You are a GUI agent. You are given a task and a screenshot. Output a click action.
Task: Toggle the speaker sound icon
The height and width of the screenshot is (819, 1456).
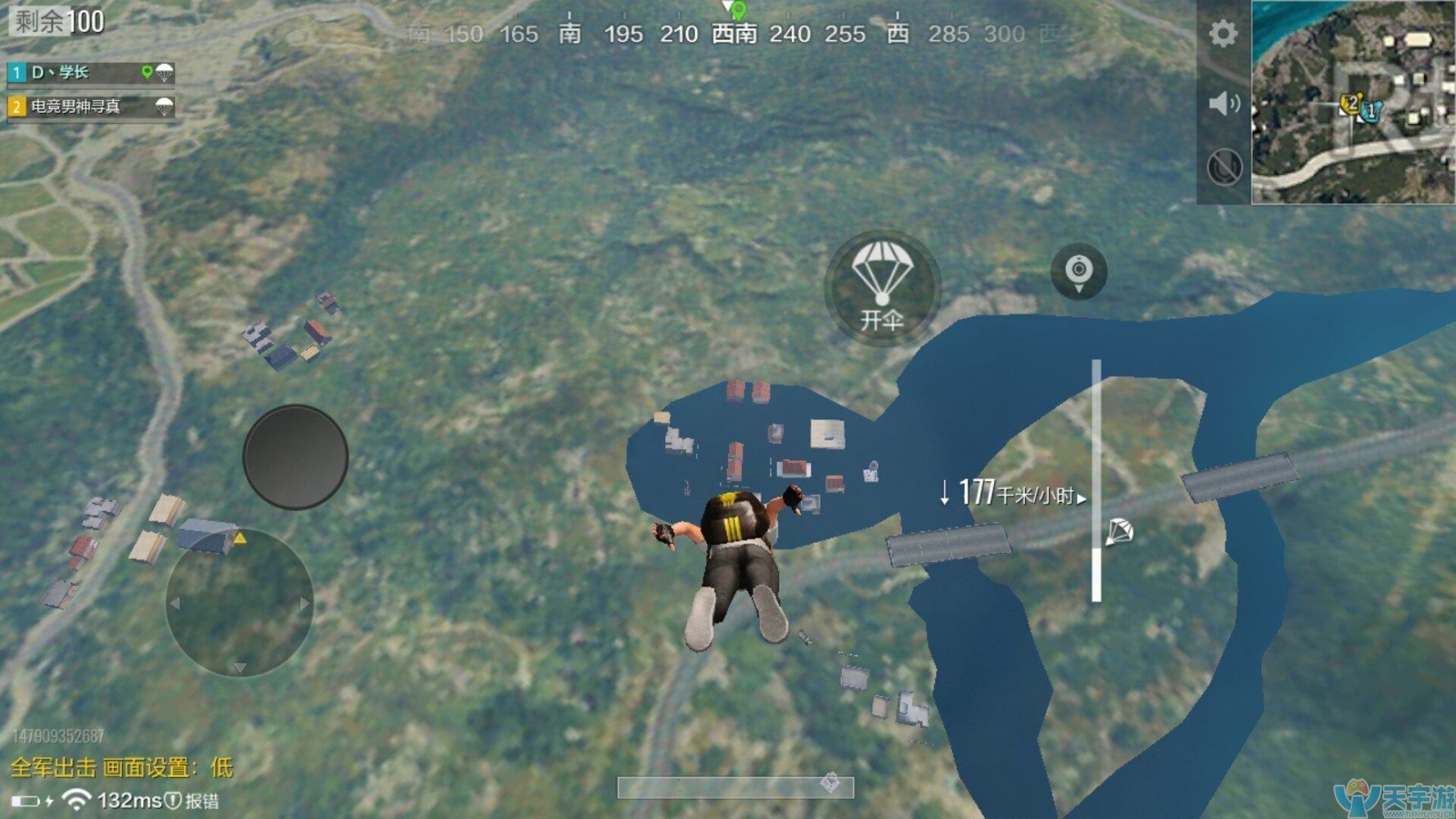tap(1224, 104)
